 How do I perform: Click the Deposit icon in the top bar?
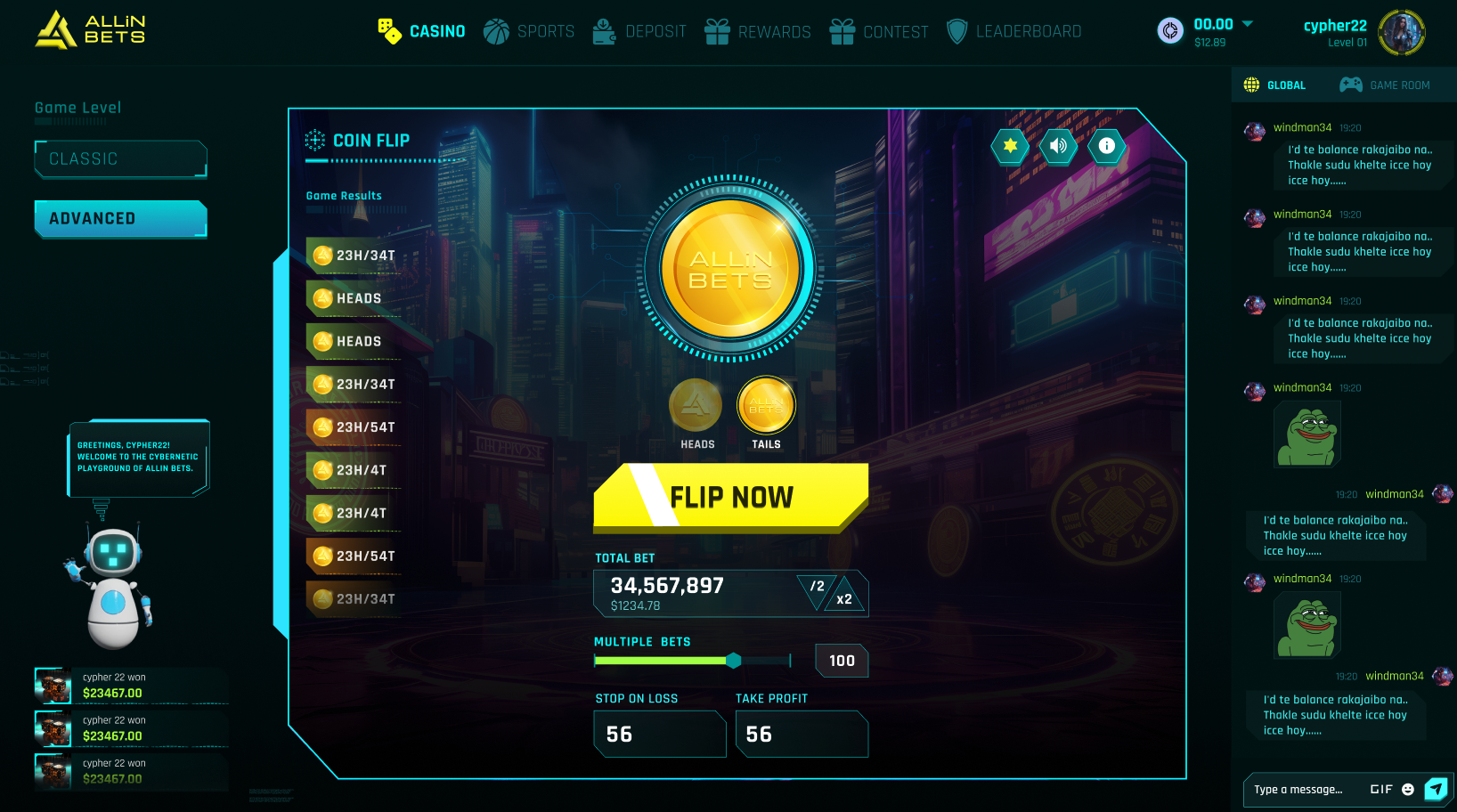tap(604, 31)
